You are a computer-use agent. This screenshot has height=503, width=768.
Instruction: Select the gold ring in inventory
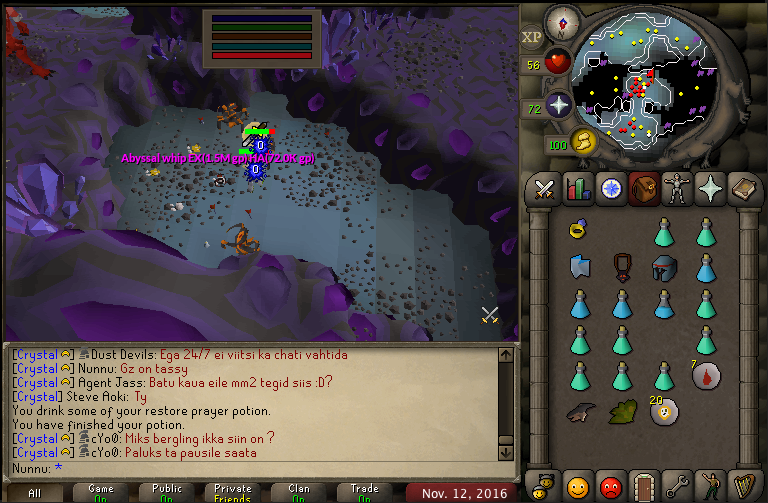coord(578,230)
